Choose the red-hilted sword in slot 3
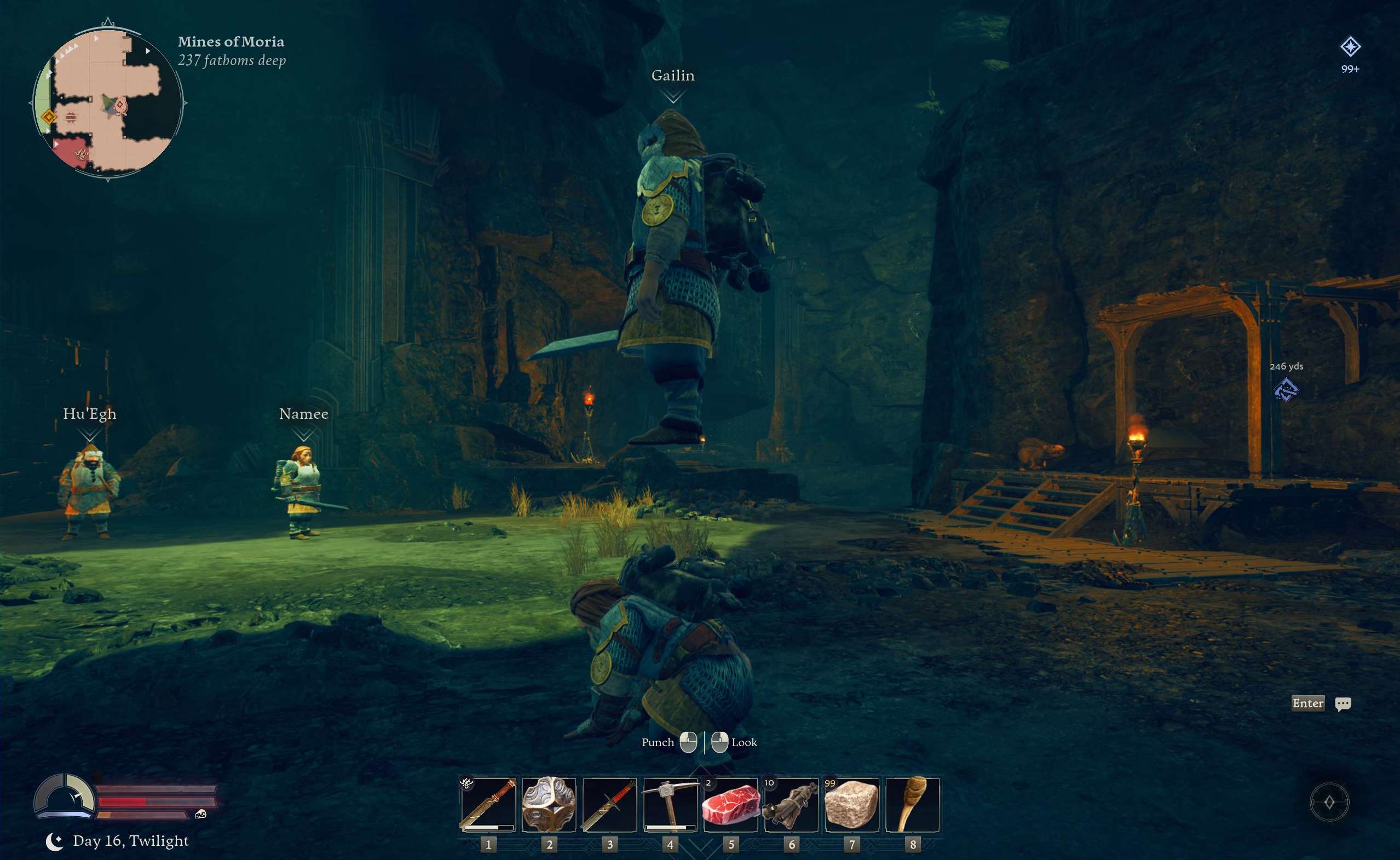Screen dimensions: 1400x860 tap(609, 804)
